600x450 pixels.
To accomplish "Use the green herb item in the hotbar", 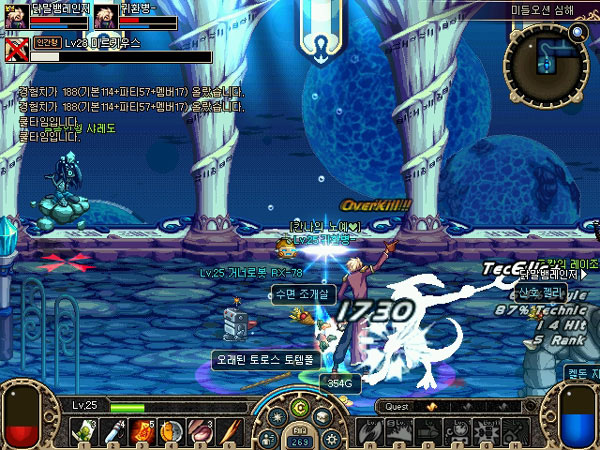I will (x=83, y=431).
